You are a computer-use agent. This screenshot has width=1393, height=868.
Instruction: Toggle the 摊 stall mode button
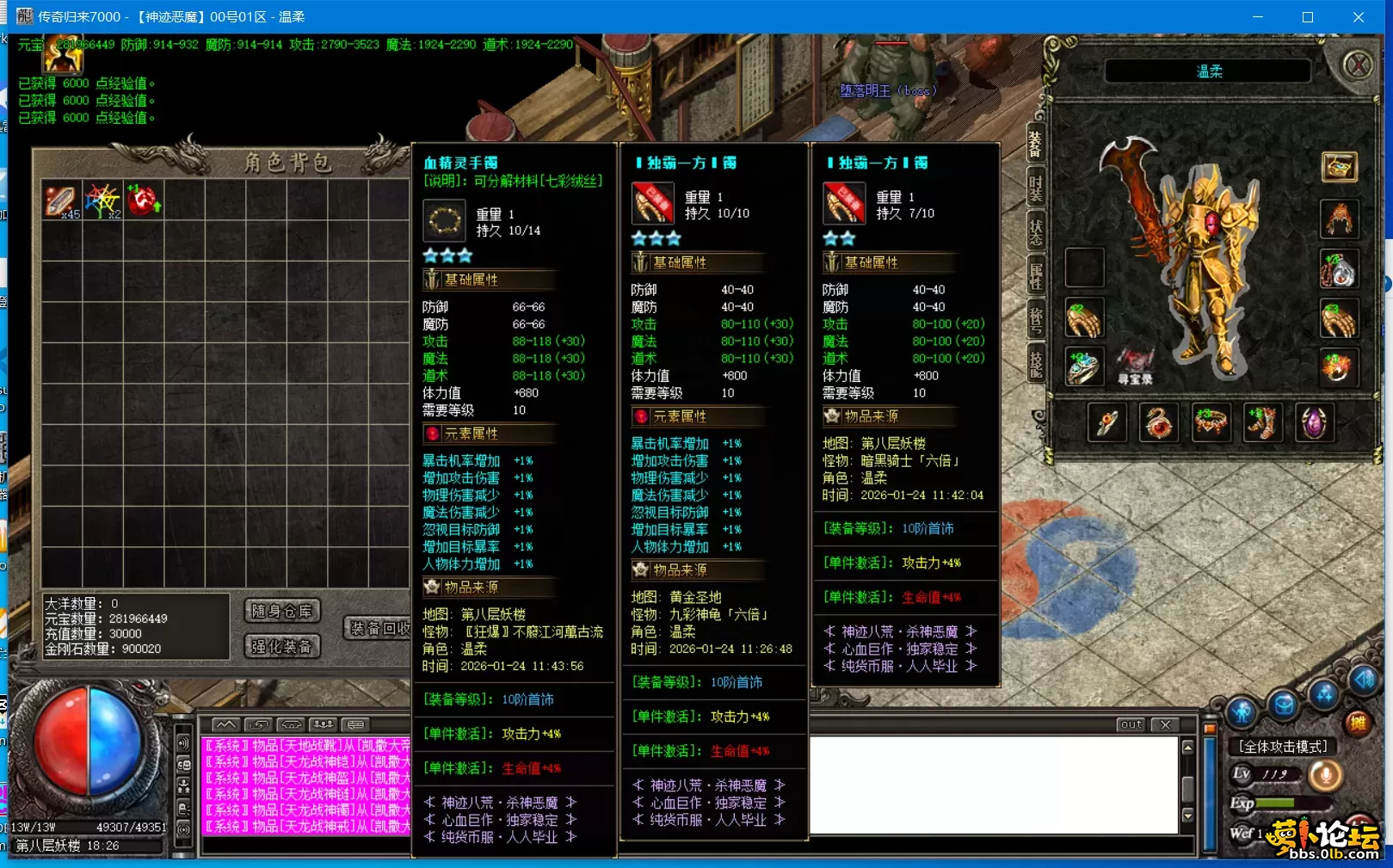pos(1359,723)
